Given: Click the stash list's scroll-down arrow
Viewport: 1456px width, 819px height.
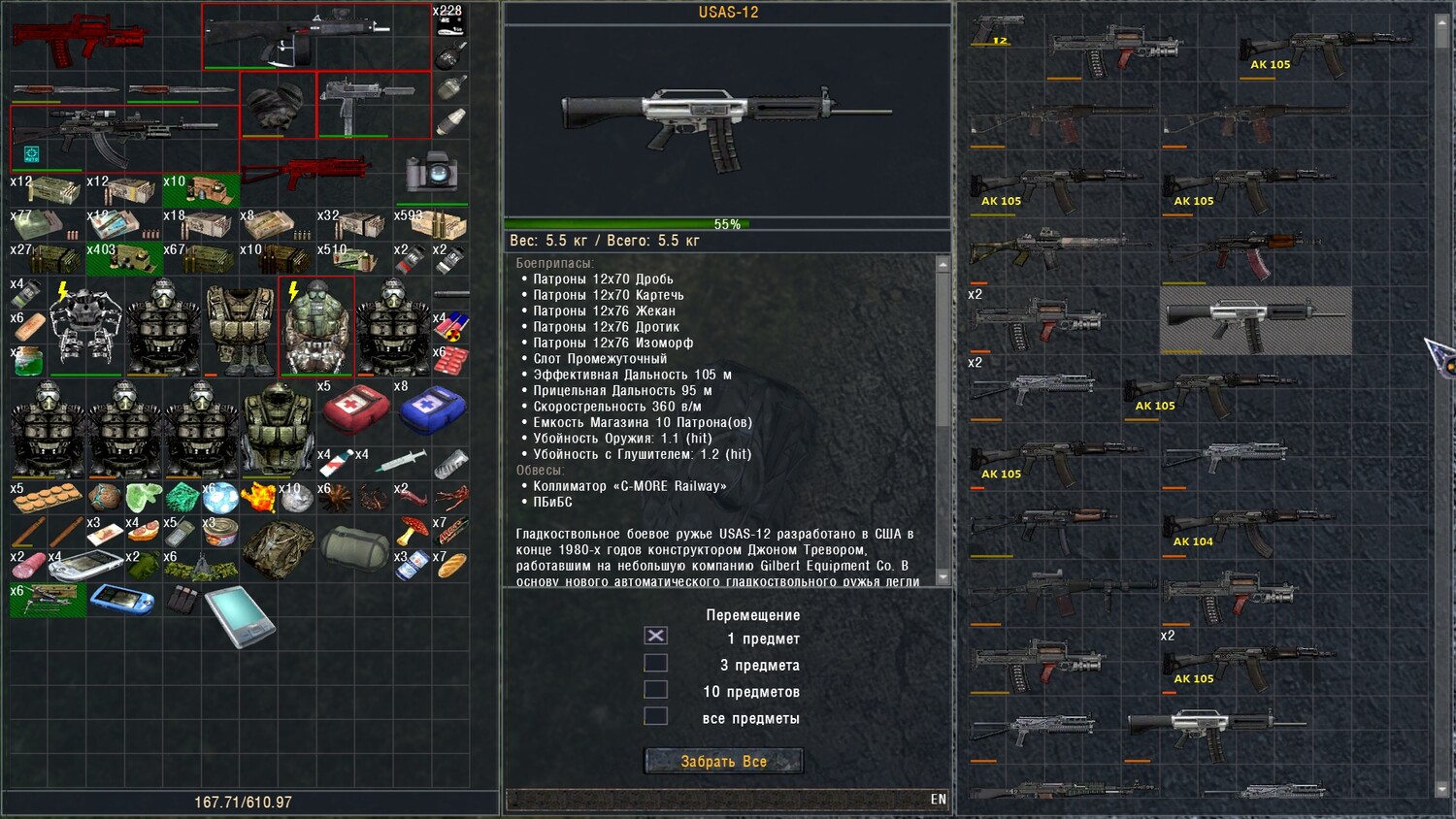Looking at the screenshot, I should 1441,790.
